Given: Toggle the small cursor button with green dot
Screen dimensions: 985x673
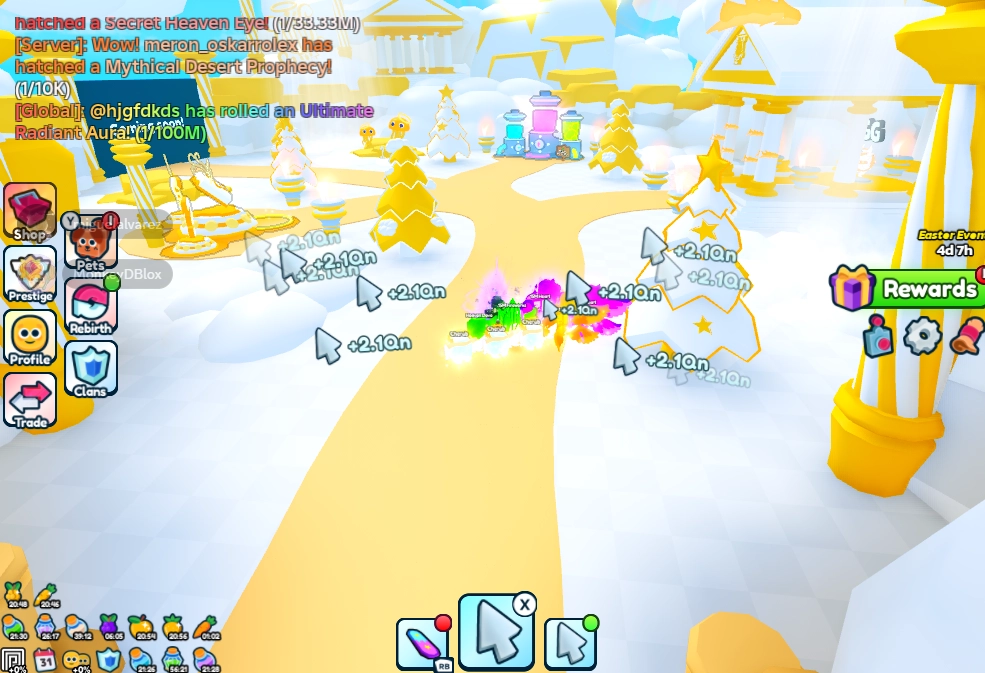Looking at the screenshot, I should click(571, 643).
